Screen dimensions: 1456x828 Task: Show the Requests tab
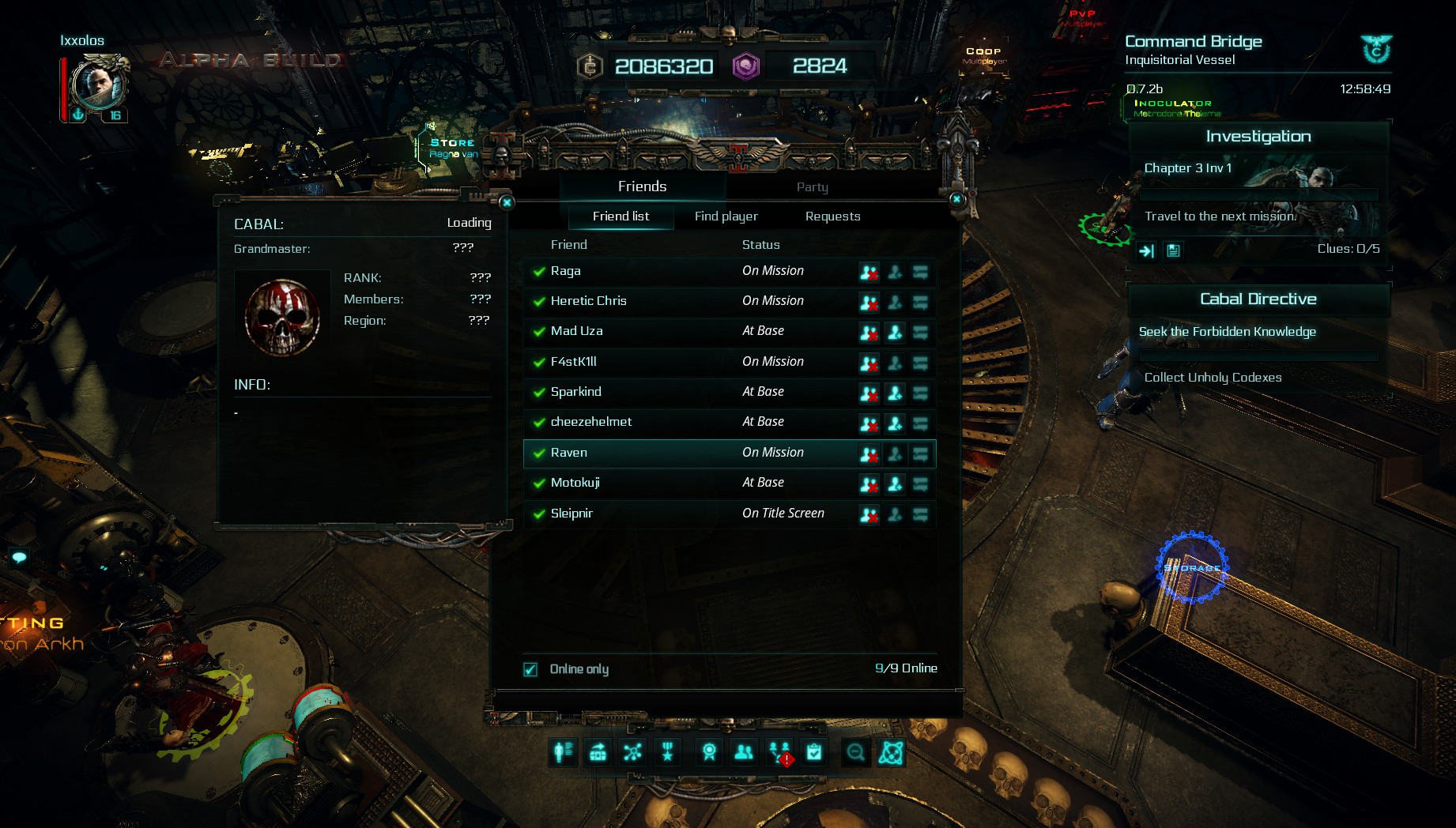(832, 216)
